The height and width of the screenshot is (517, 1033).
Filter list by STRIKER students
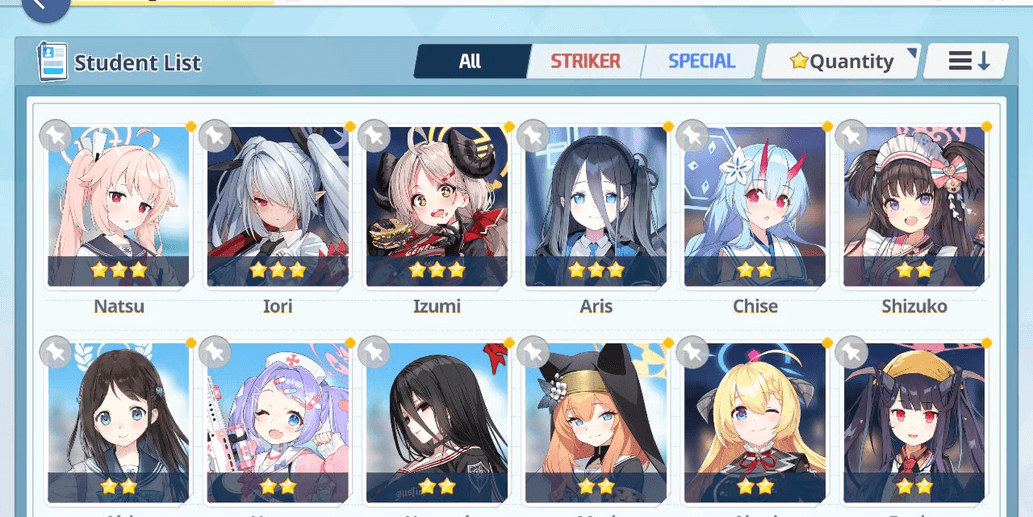[x=585, y=62]
